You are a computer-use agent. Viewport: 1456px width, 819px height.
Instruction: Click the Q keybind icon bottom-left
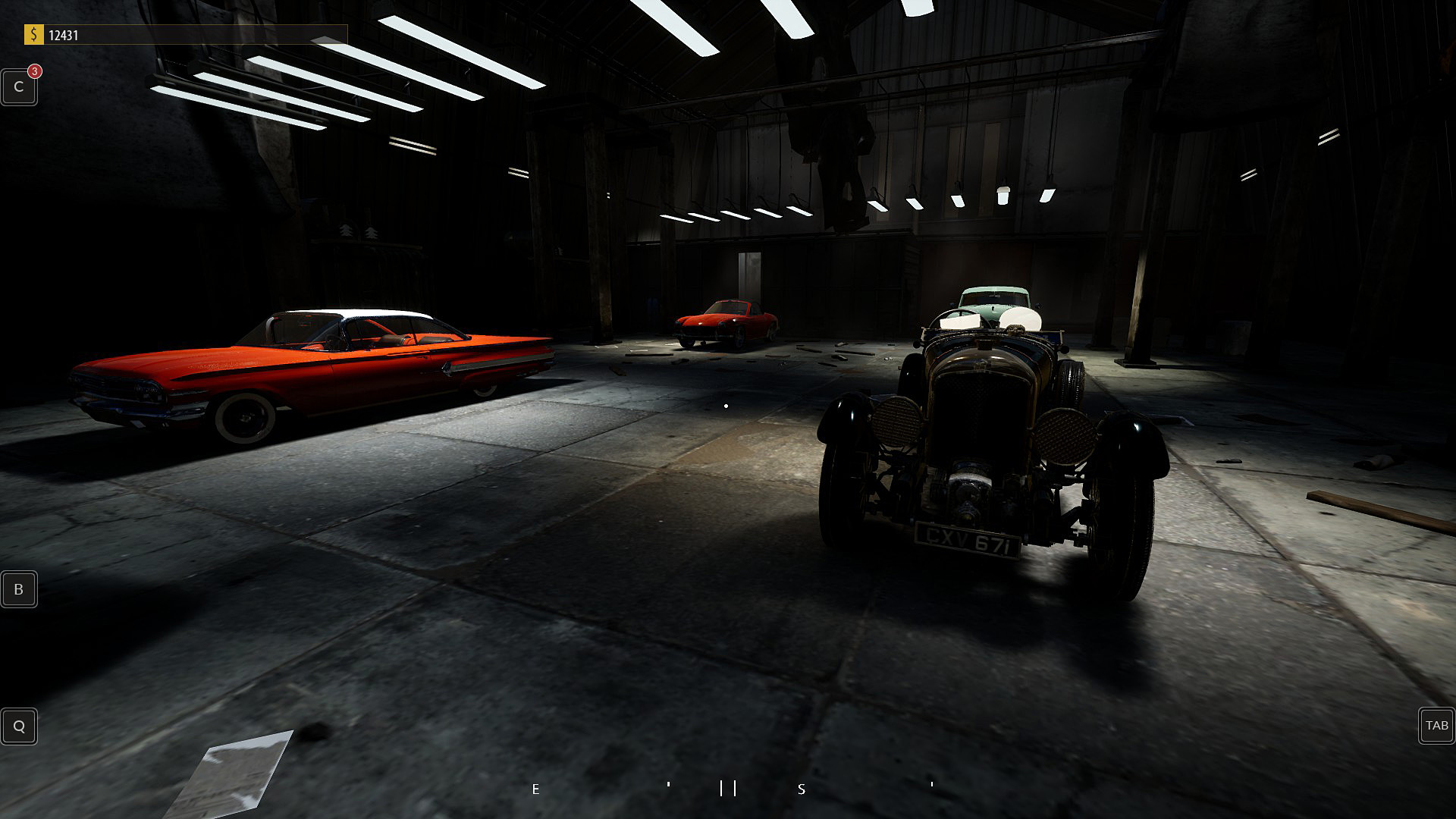pyautogui.click(x=18, y=726)
